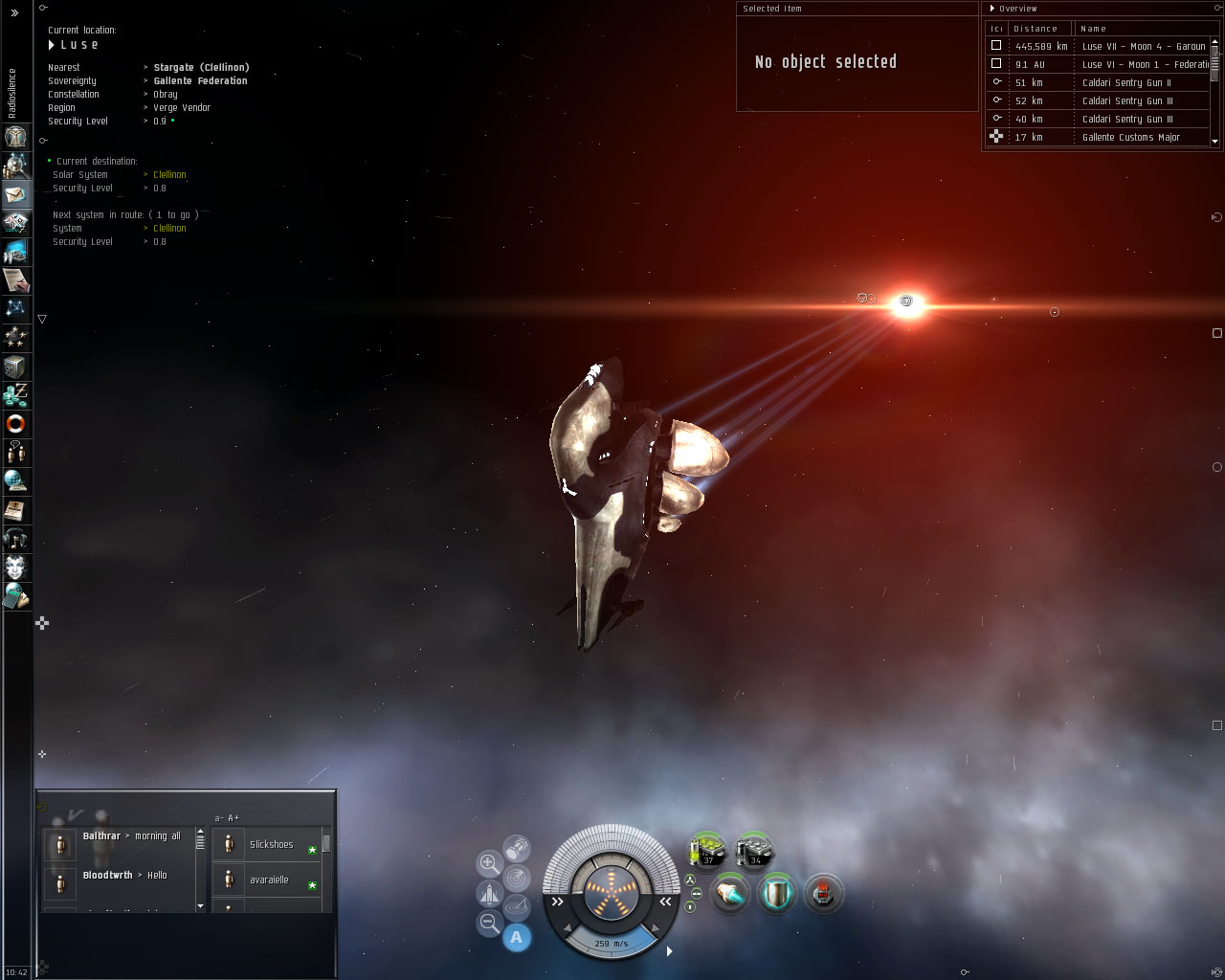Click the help life-ring icon in sidebar
The image size is (1225, 980).
pos(17,424)
